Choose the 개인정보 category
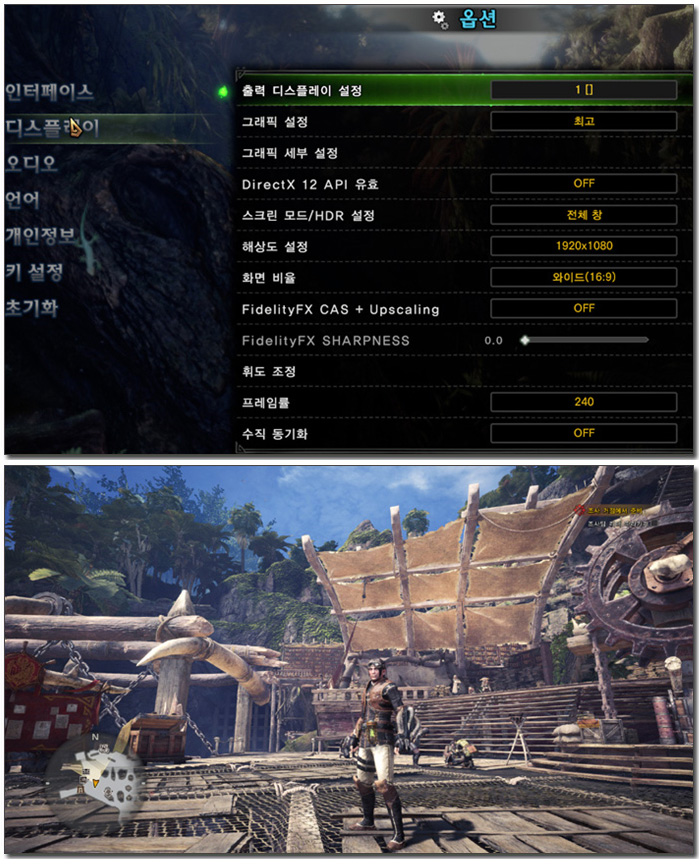The image size is (700, 864). [x=40, y=235]
